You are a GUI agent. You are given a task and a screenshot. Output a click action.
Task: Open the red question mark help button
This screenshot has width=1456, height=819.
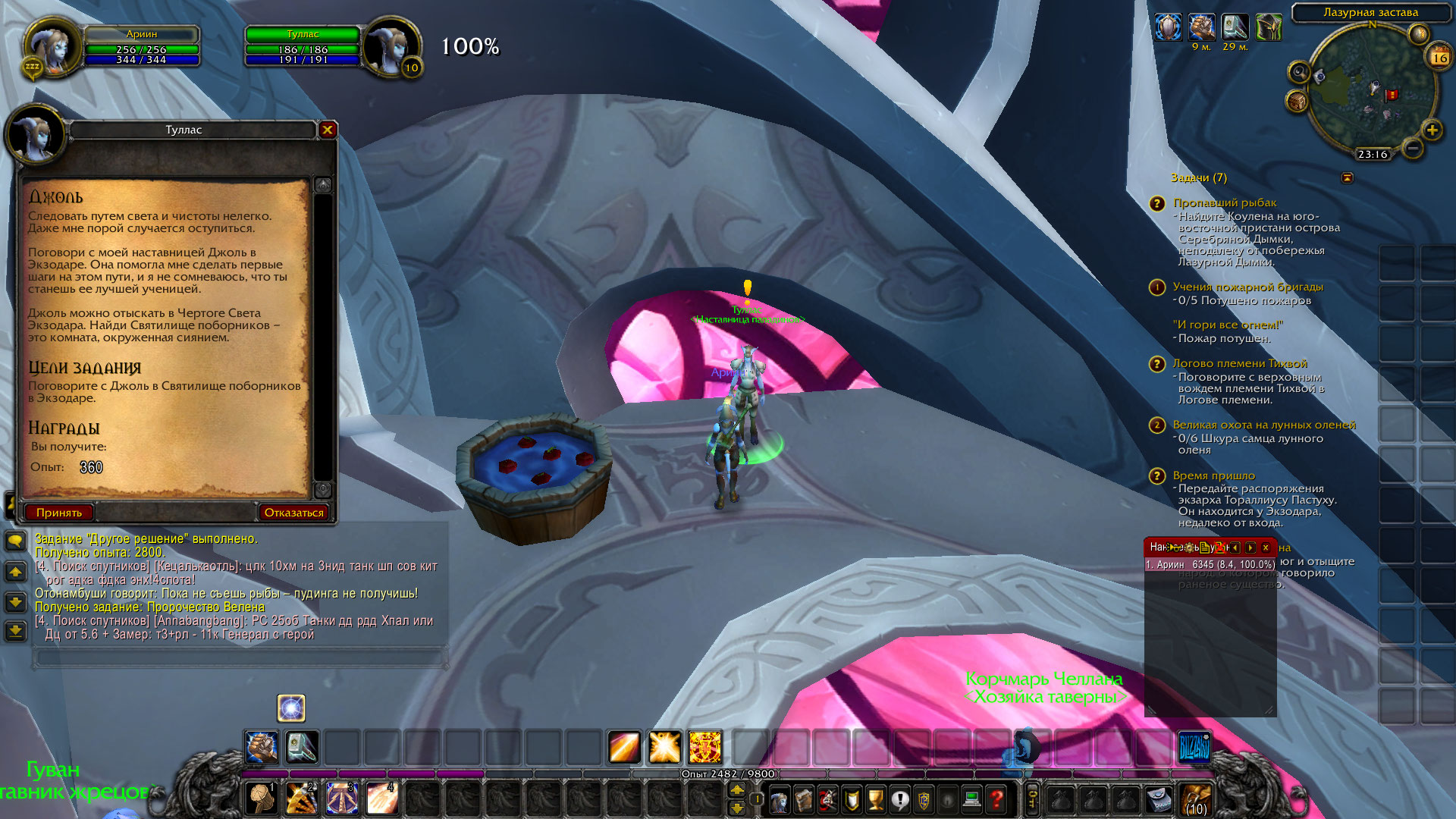click(x=996, y=799)
